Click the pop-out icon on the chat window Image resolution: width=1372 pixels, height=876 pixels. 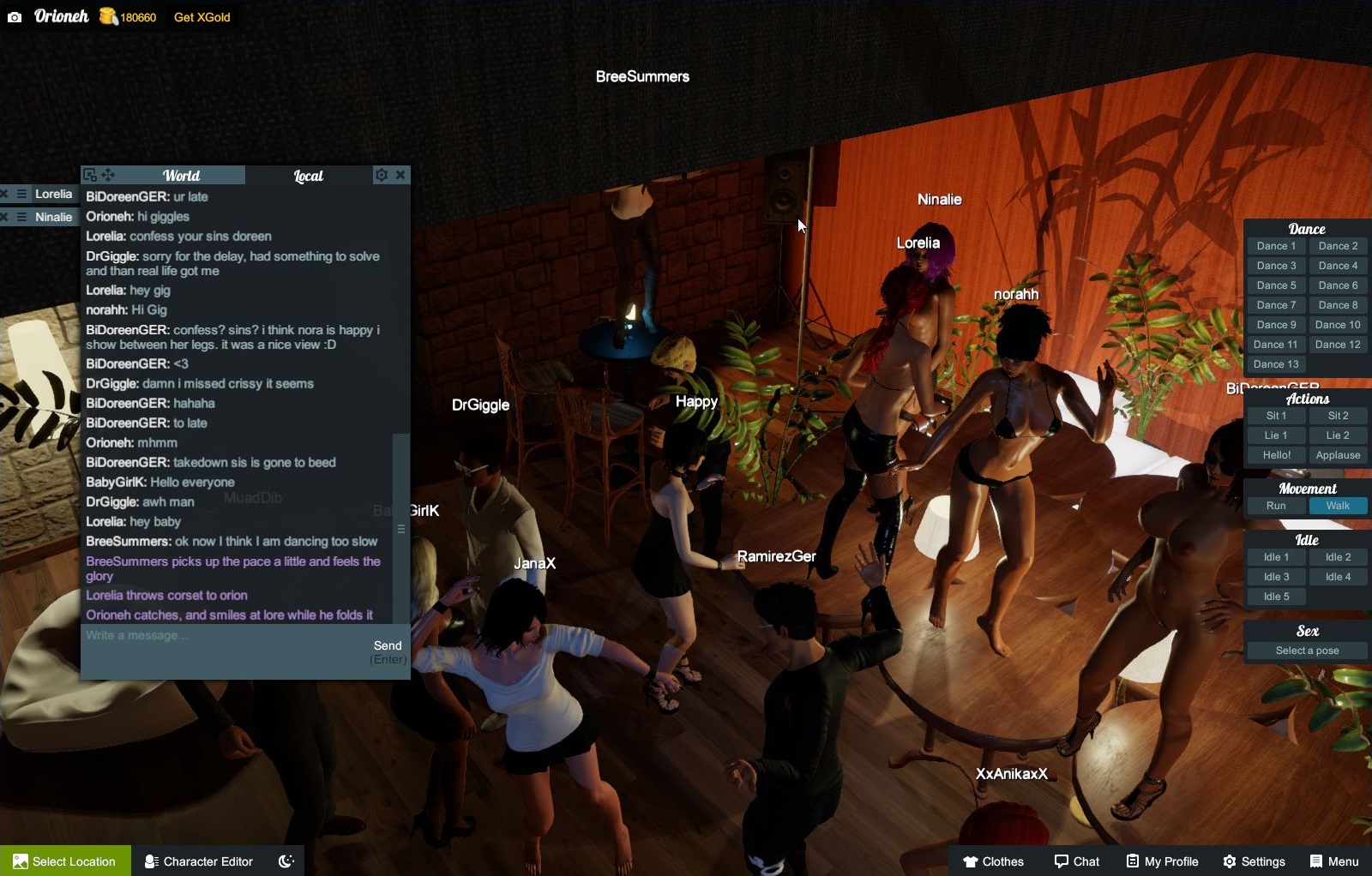89,174
